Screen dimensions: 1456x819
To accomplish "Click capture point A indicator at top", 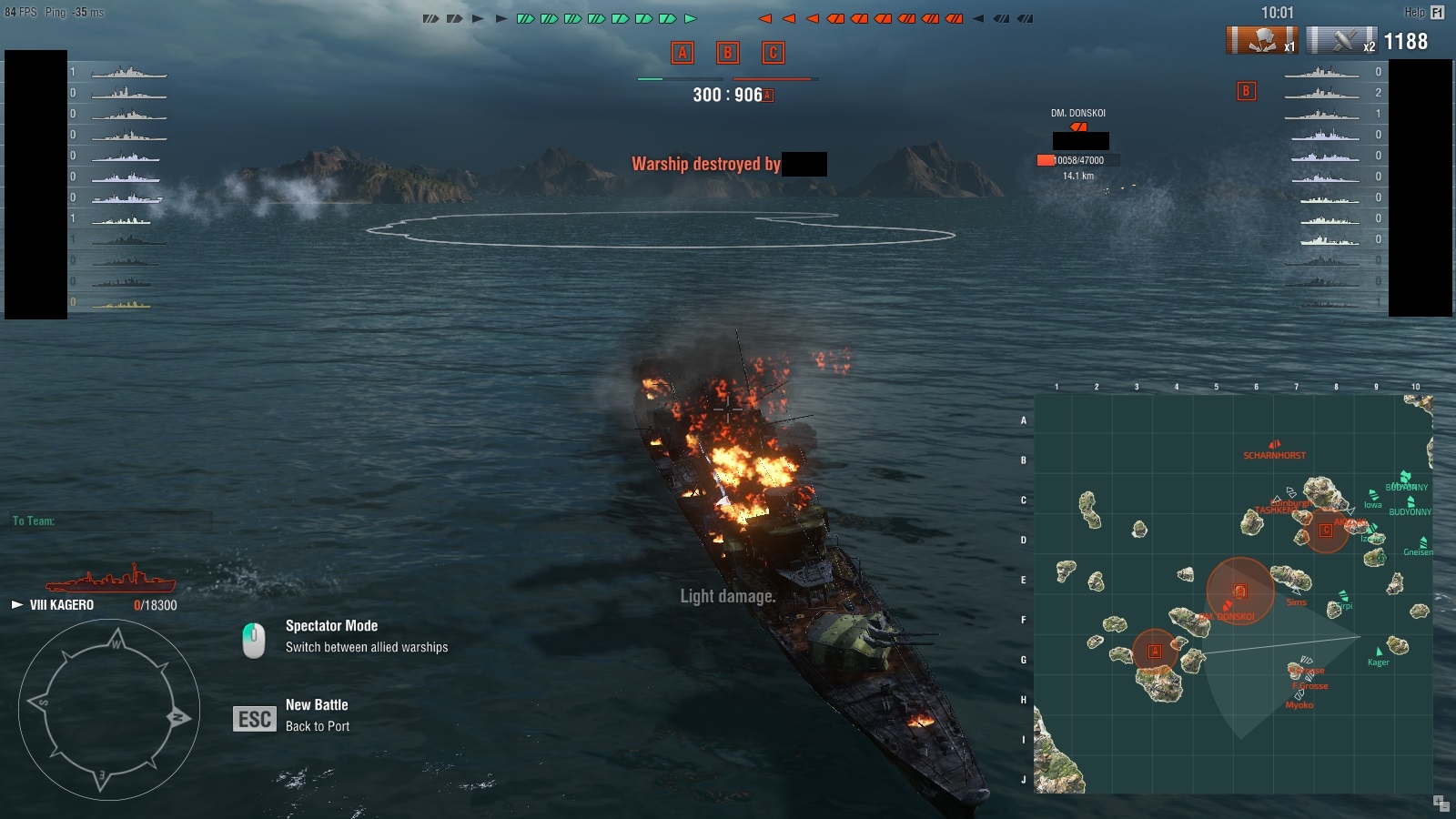I will pyautogui.click(x=682, y=53).
